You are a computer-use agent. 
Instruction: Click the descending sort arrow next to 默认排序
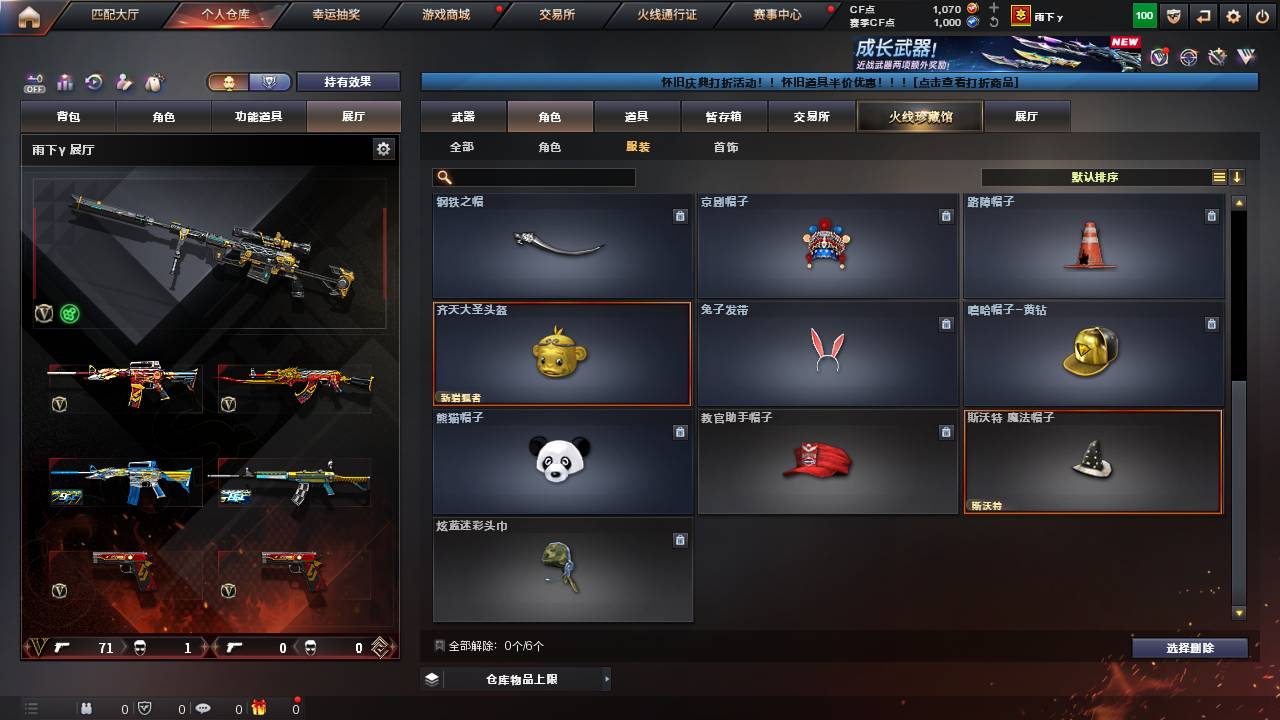(1238, 177)
